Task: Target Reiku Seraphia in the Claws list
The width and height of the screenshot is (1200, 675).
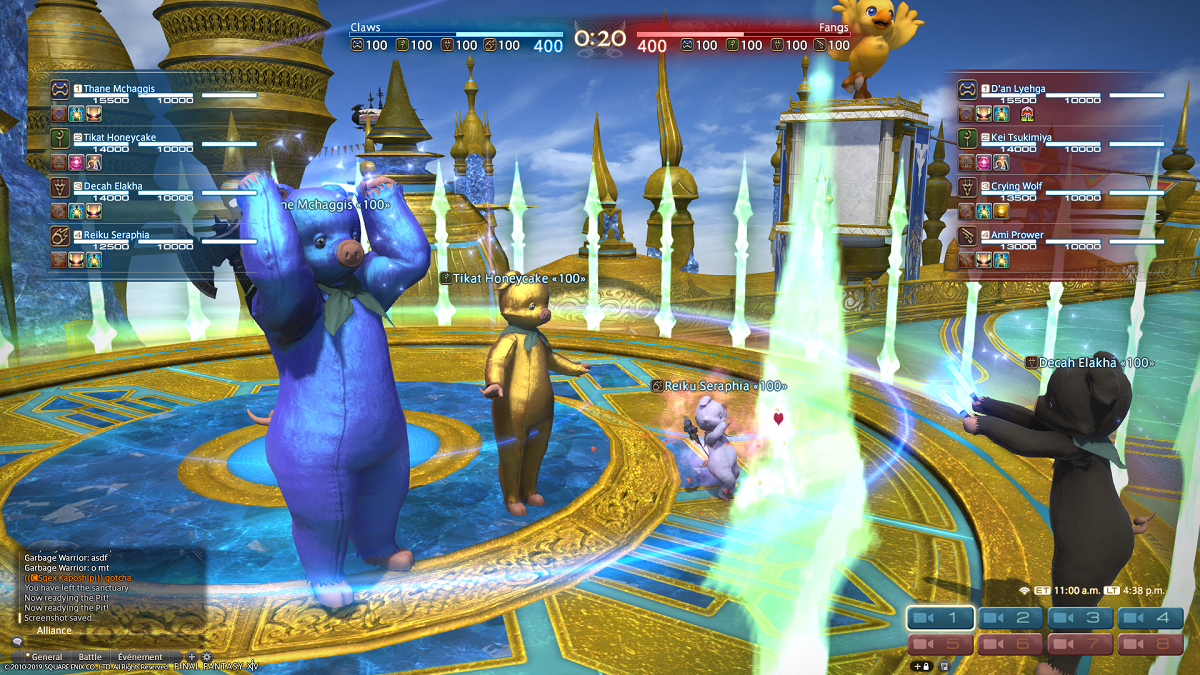Action: click(116, 234)
